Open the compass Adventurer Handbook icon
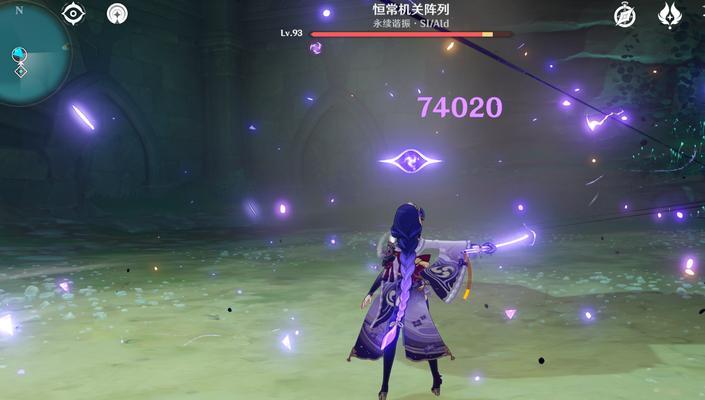 tap(626, 14)
